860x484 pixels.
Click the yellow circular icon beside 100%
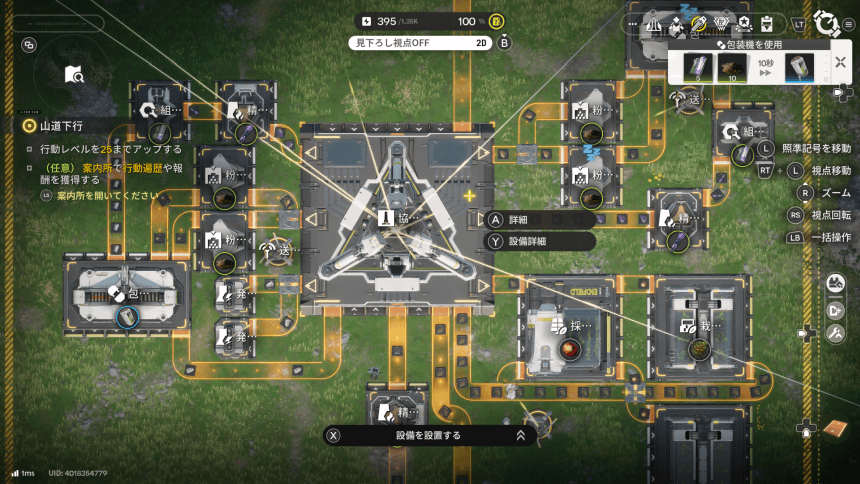coord(497,21)
